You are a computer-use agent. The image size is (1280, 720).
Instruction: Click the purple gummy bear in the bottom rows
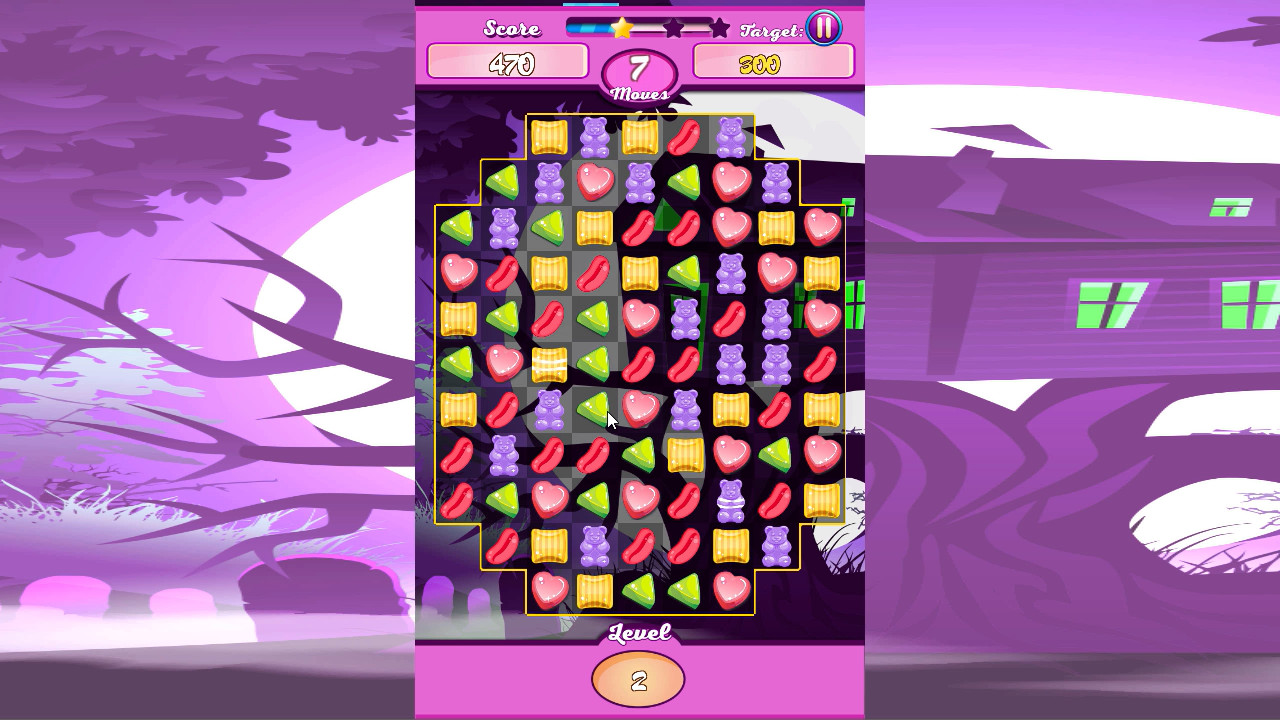[594, 546]
